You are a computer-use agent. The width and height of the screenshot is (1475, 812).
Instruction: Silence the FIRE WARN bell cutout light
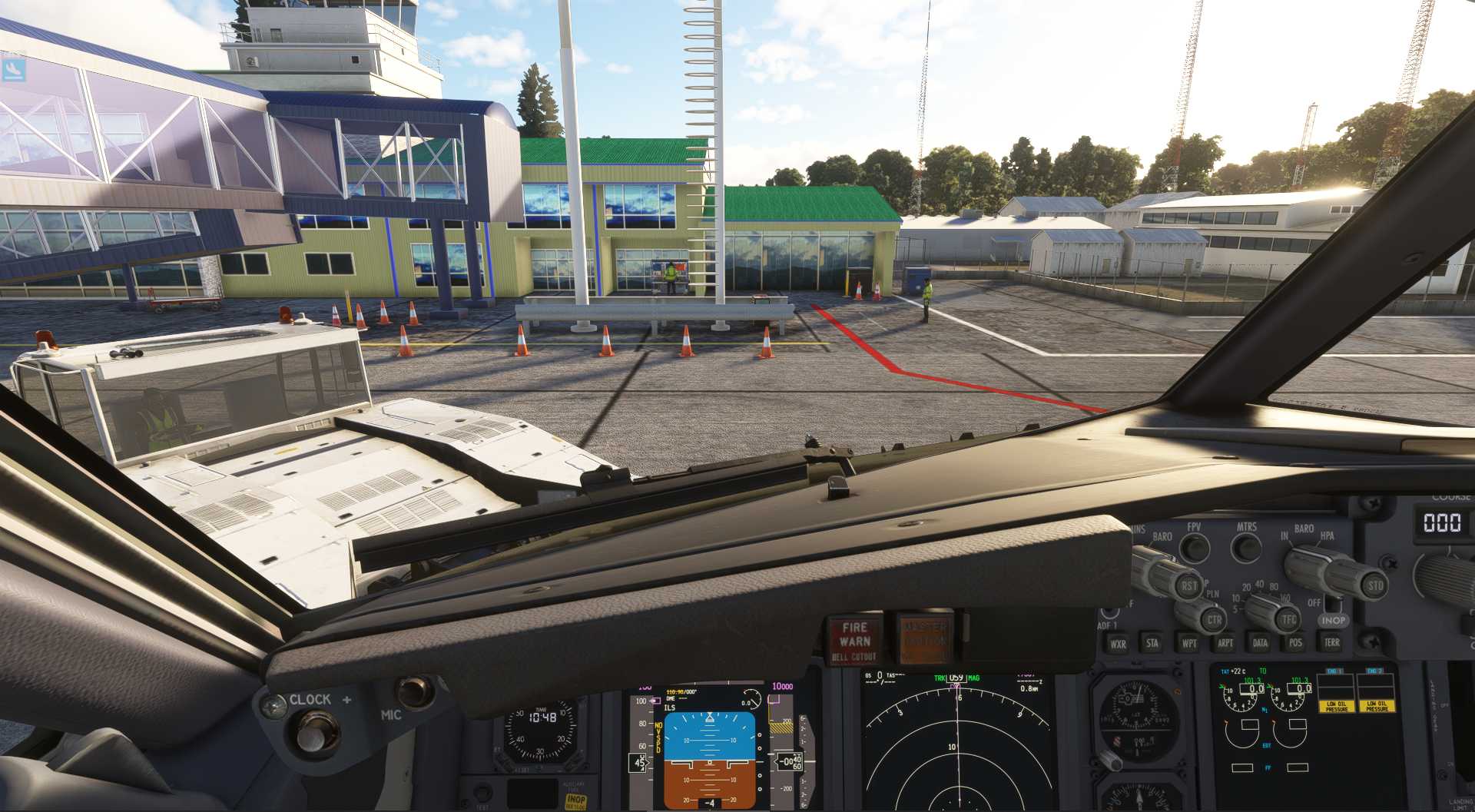click(x=855, y=640)
